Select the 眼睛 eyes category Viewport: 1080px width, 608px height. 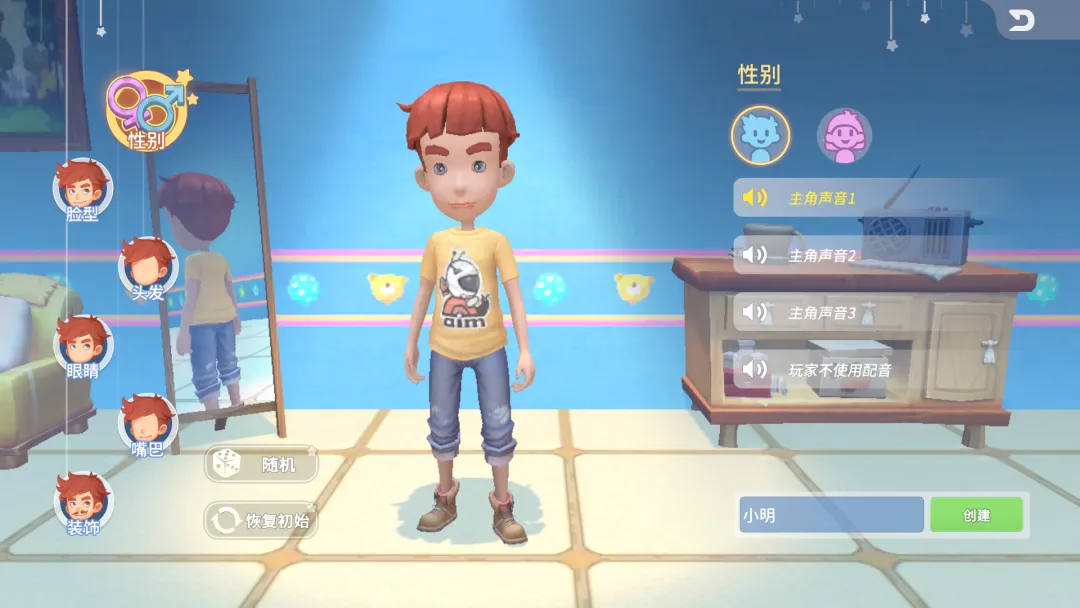click(82, 346)
